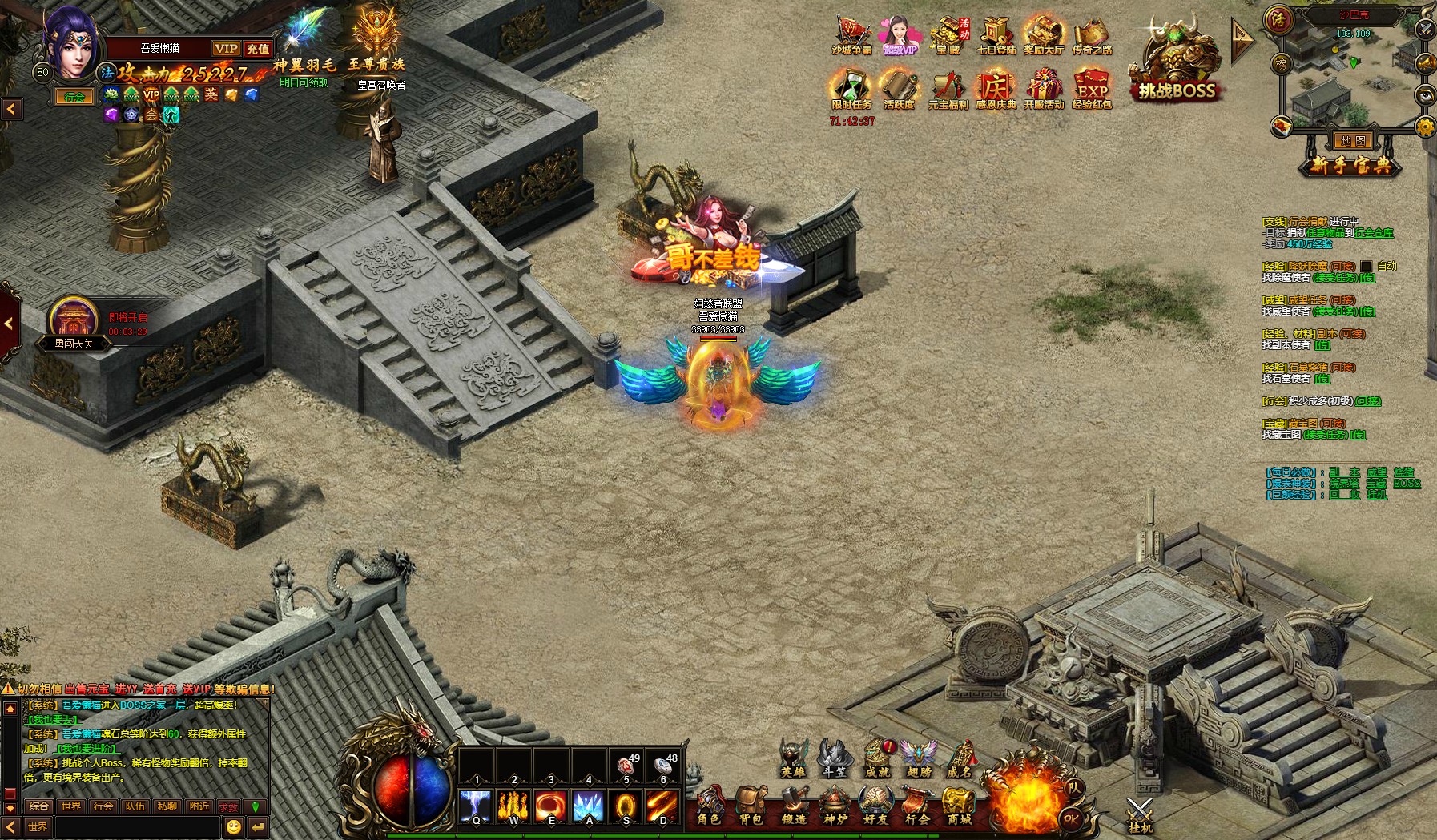This screenshot has height=840, width=1437.
Task: Open the 商城 shop chest icon
Action: click(959, 805)
